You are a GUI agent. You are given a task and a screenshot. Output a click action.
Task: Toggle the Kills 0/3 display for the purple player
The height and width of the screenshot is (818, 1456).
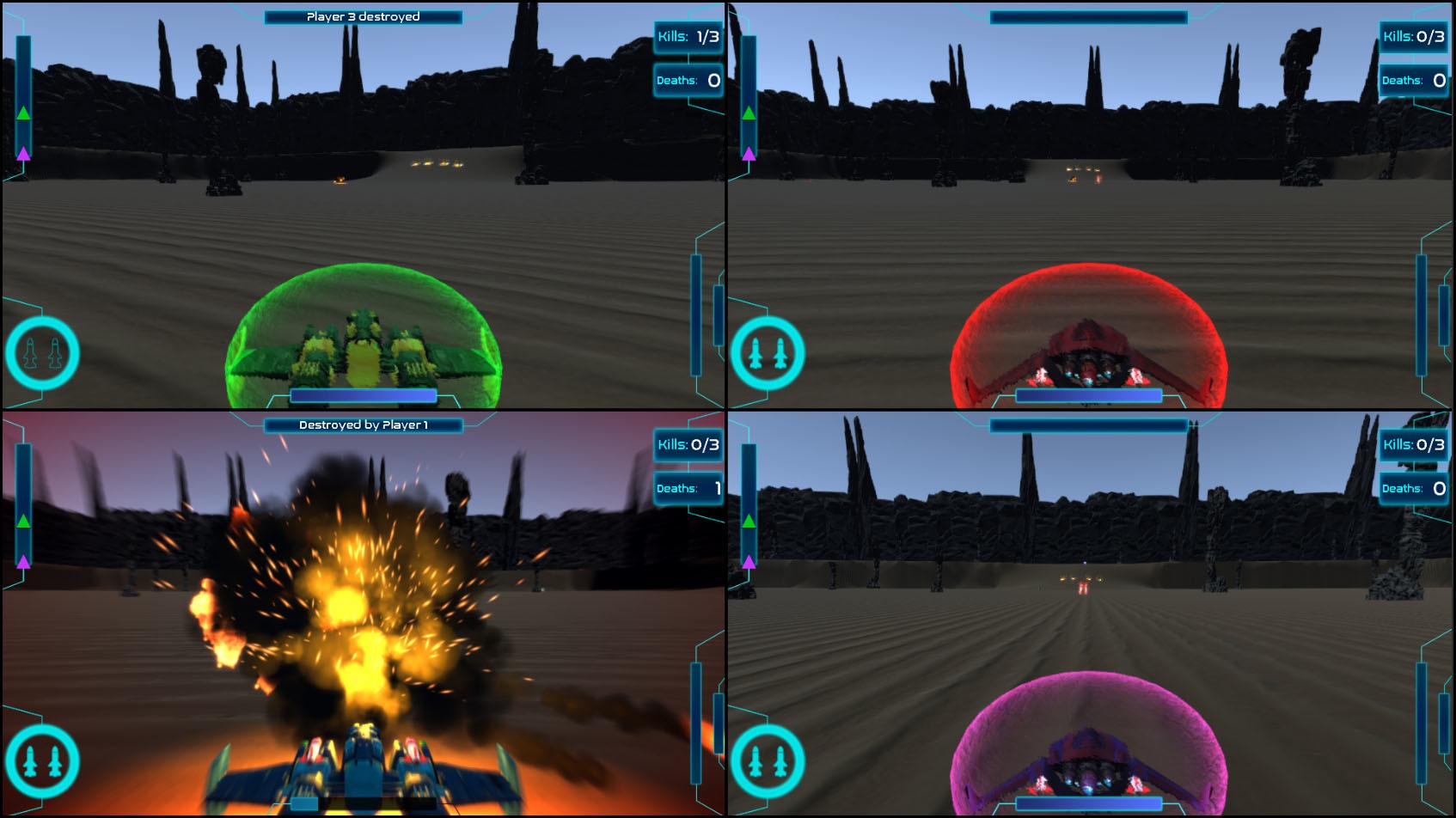coord(1413,445)
